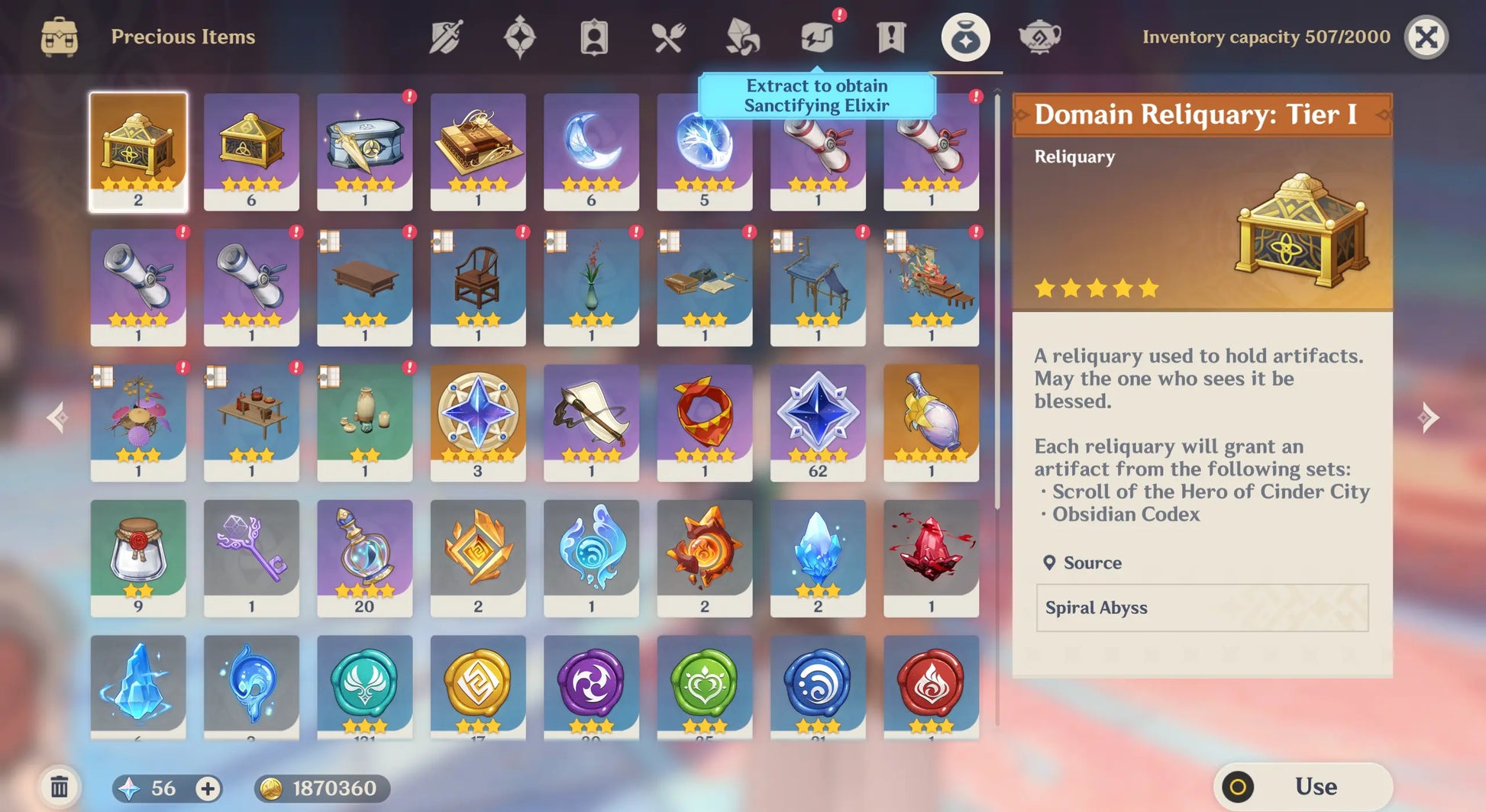Go to the previous inventory category arrow
Viewport: 1486px width, 812px height.
(x=57, y=417)
